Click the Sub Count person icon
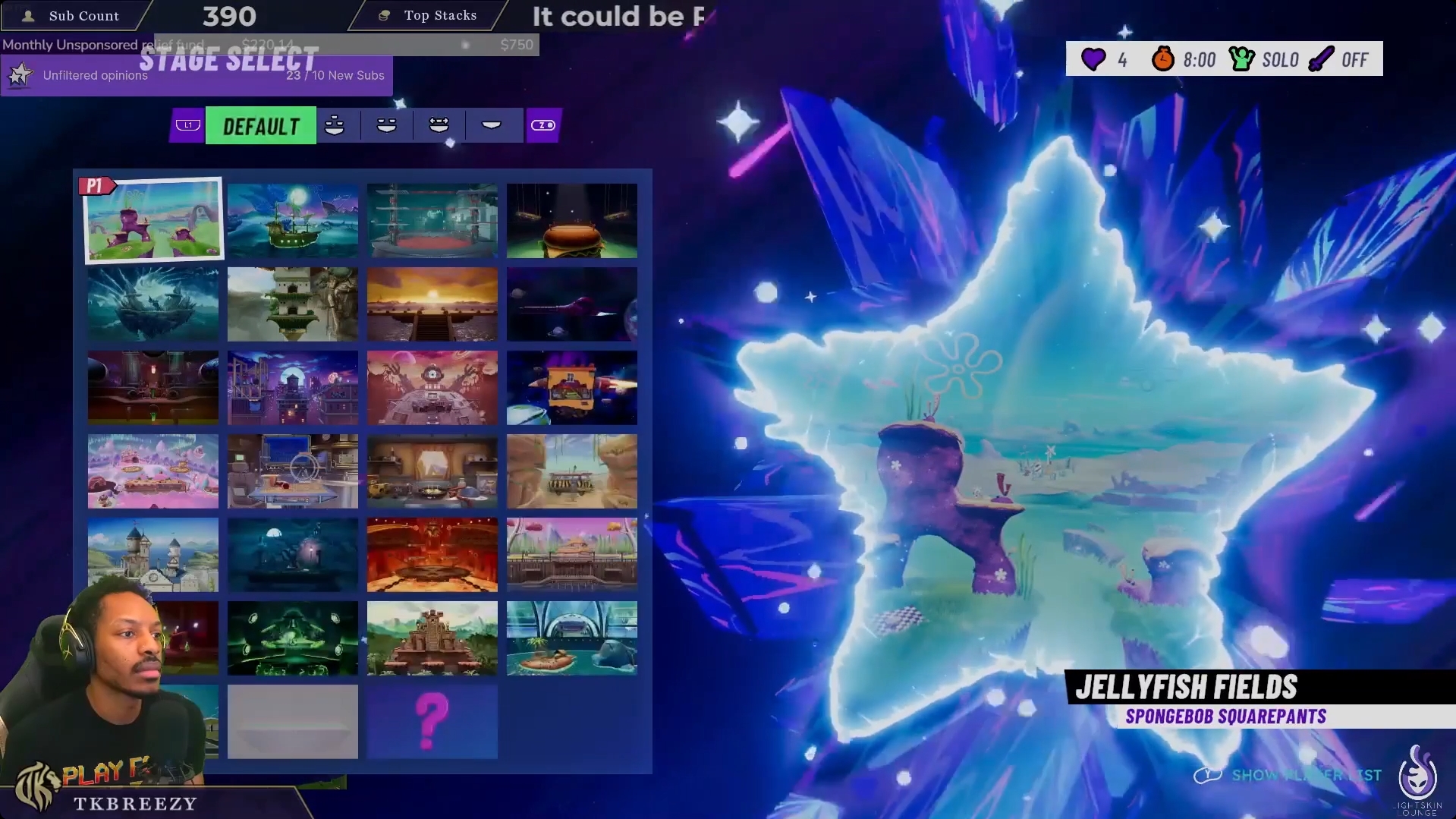The width and height of the screenshot is (1456, 819). 29,15
